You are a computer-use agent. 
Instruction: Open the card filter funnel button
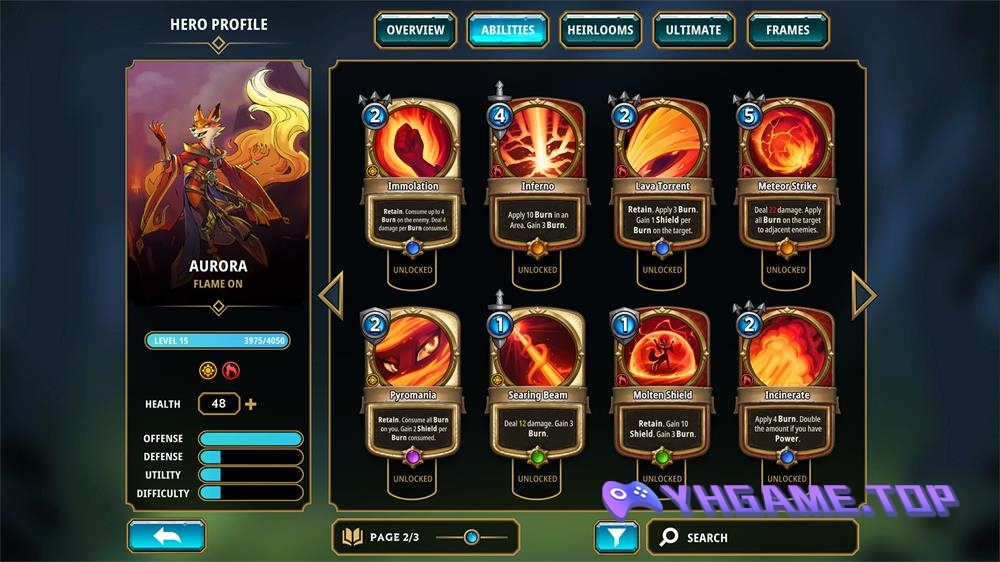pyautogui.click(x=616, y=537)
